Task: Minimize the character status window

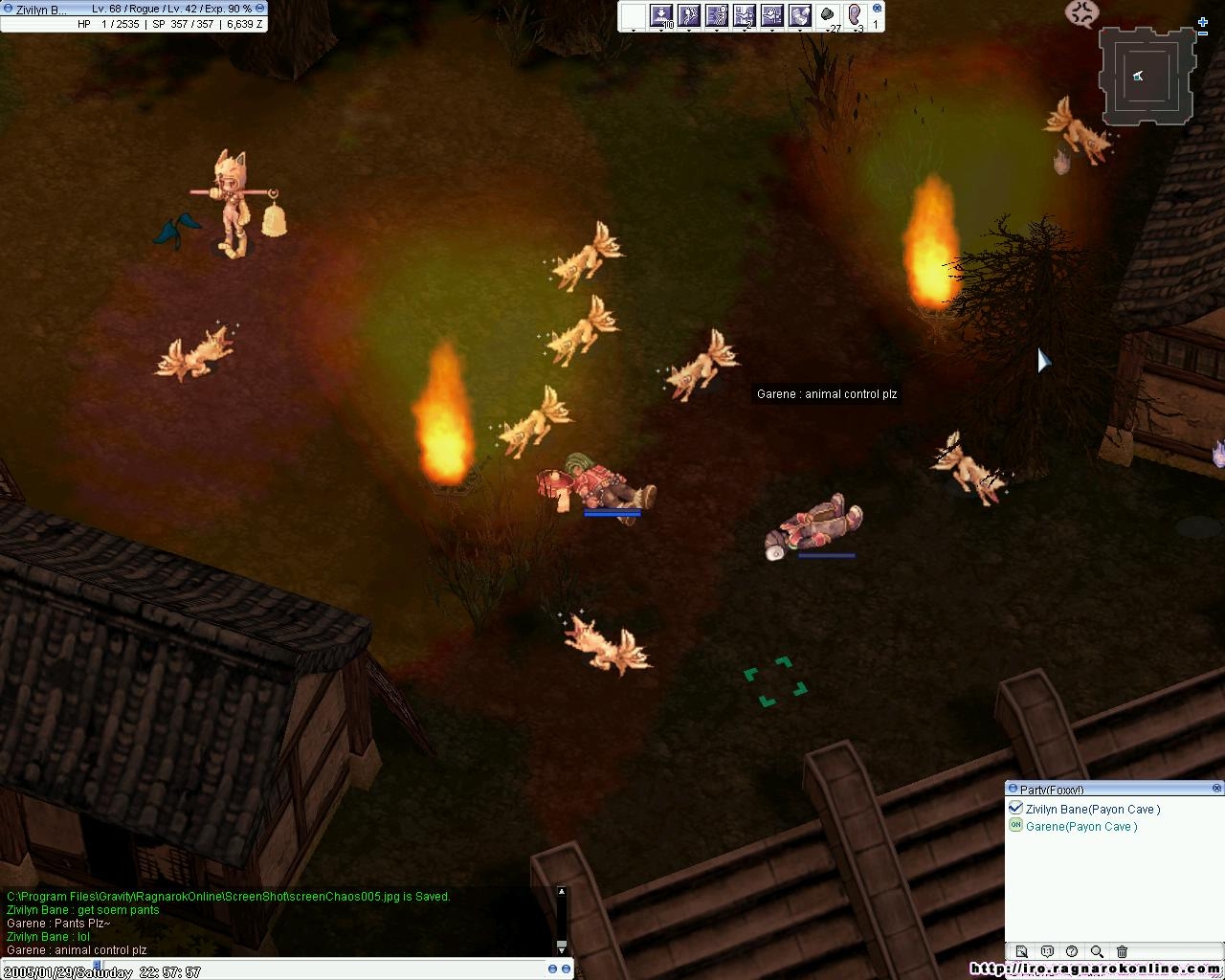Action: tap(260, 8)
